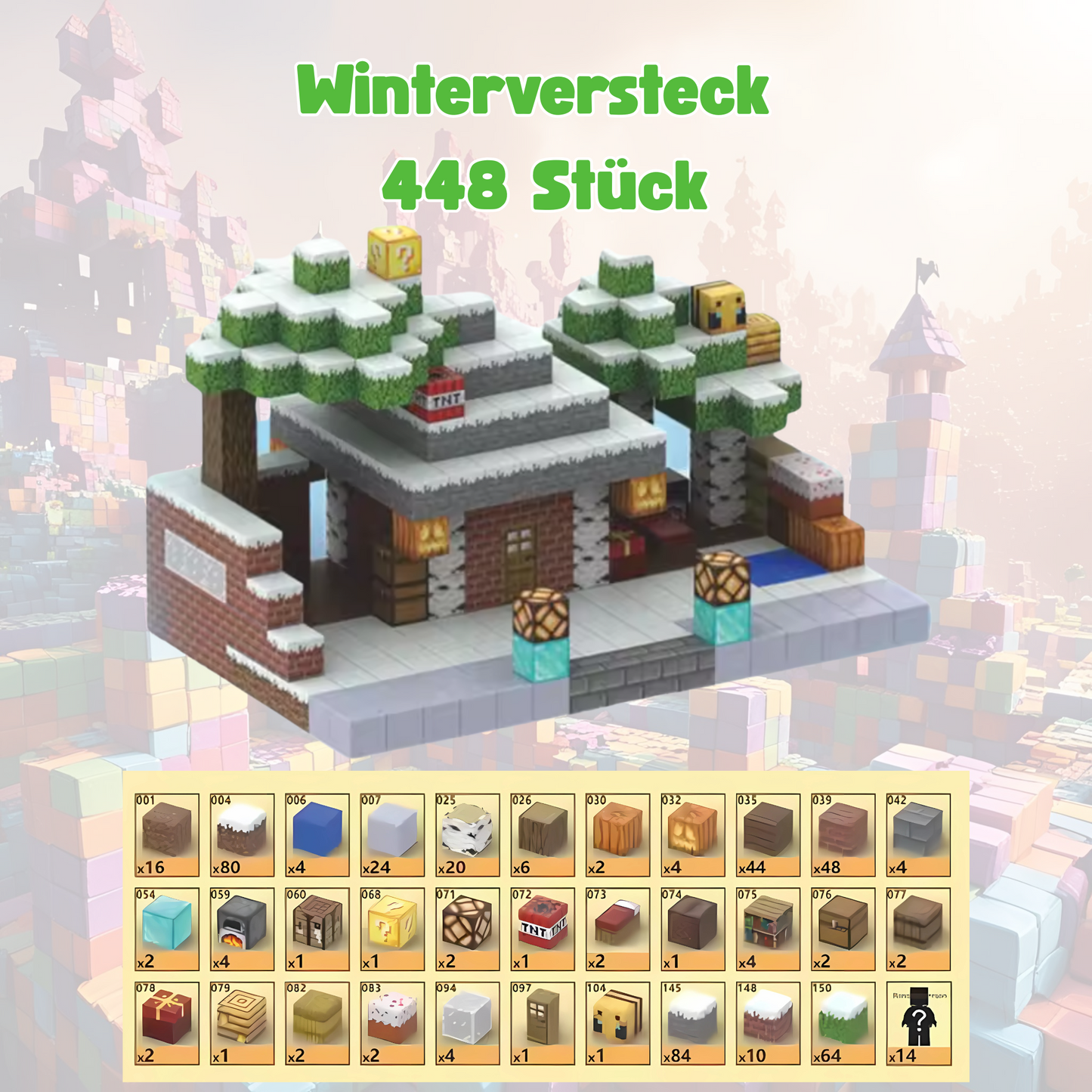Select the crafting table slot

pos(317,929)
